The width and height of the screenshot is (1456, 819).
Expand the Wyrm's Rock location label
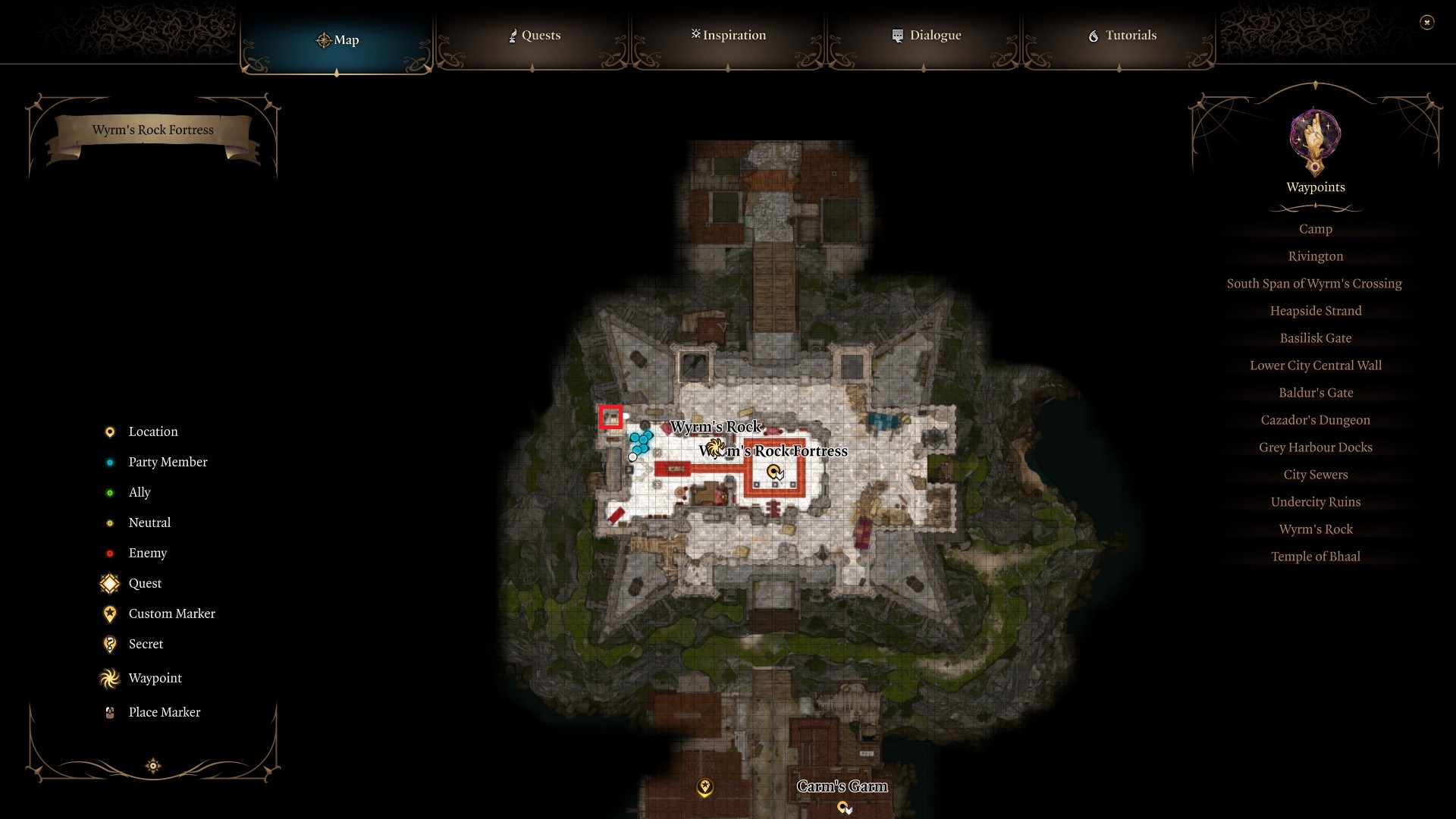pyautogui.click(x=716, y=427)
